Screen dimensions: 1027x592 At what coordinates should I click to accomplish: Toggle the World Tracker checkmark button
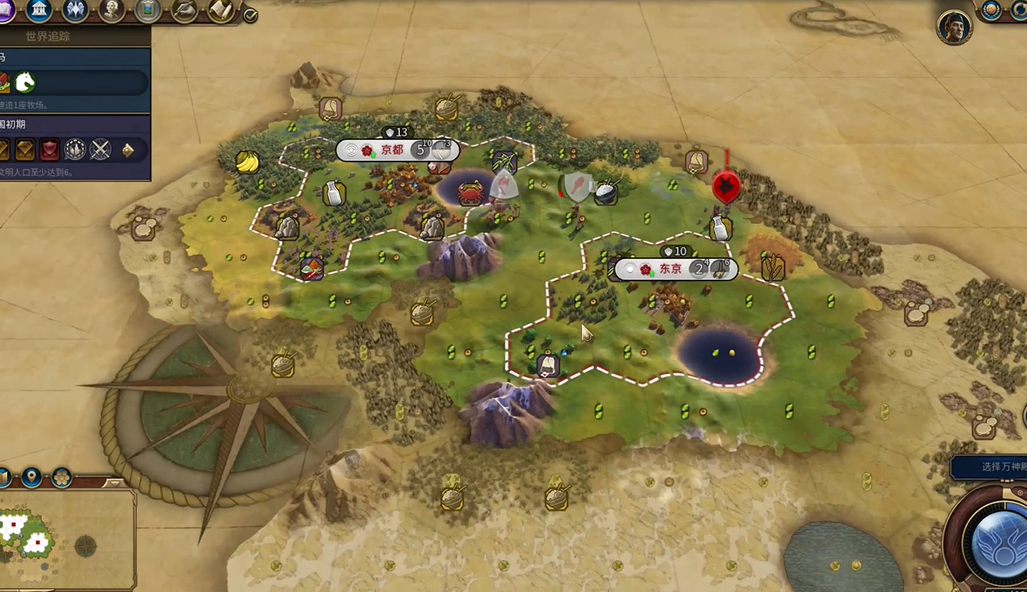[x=250, y=15]
